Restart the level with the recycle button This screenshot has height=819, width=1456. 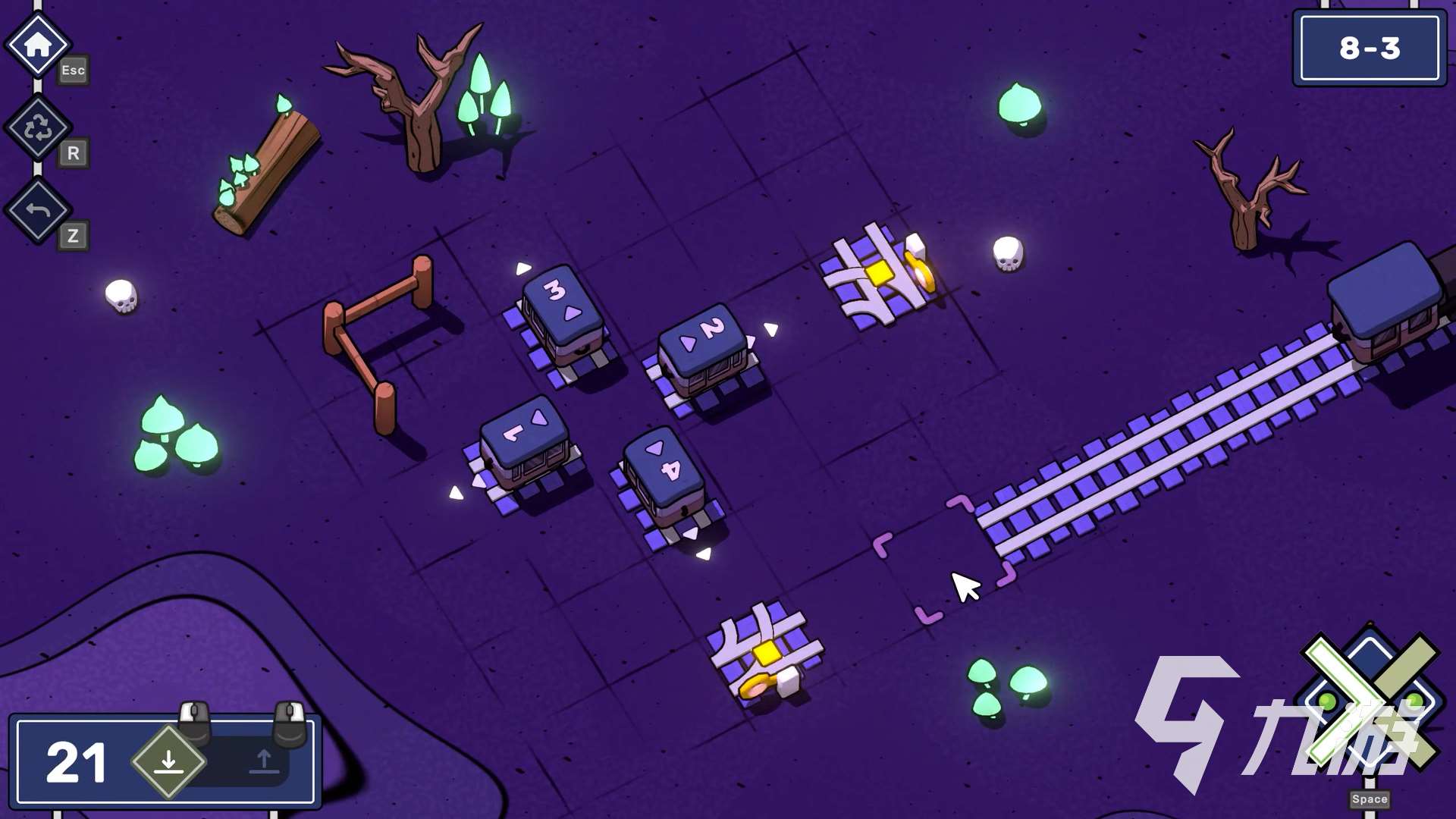pyautogui.click(x=38, y=127)
